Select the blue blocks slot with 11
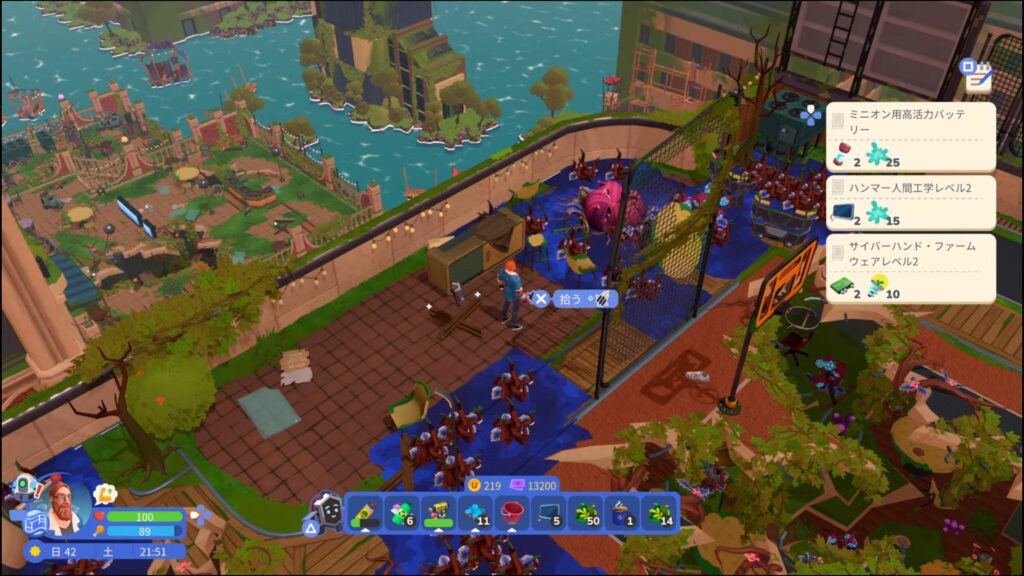Image resolution: width=1024 pixels, height=576 pixels. (475, 512)
